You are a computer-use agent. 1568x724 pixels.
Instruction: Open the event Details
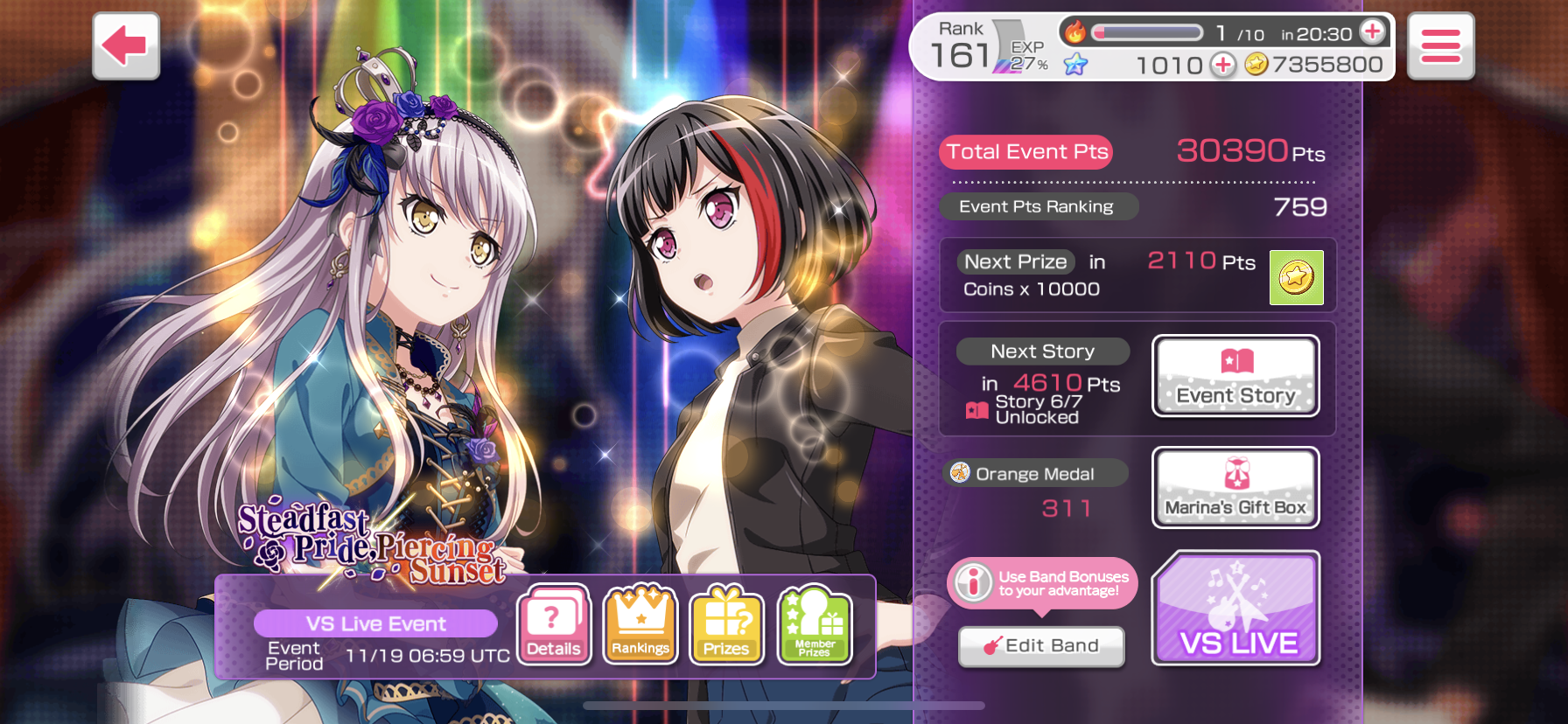554,624
